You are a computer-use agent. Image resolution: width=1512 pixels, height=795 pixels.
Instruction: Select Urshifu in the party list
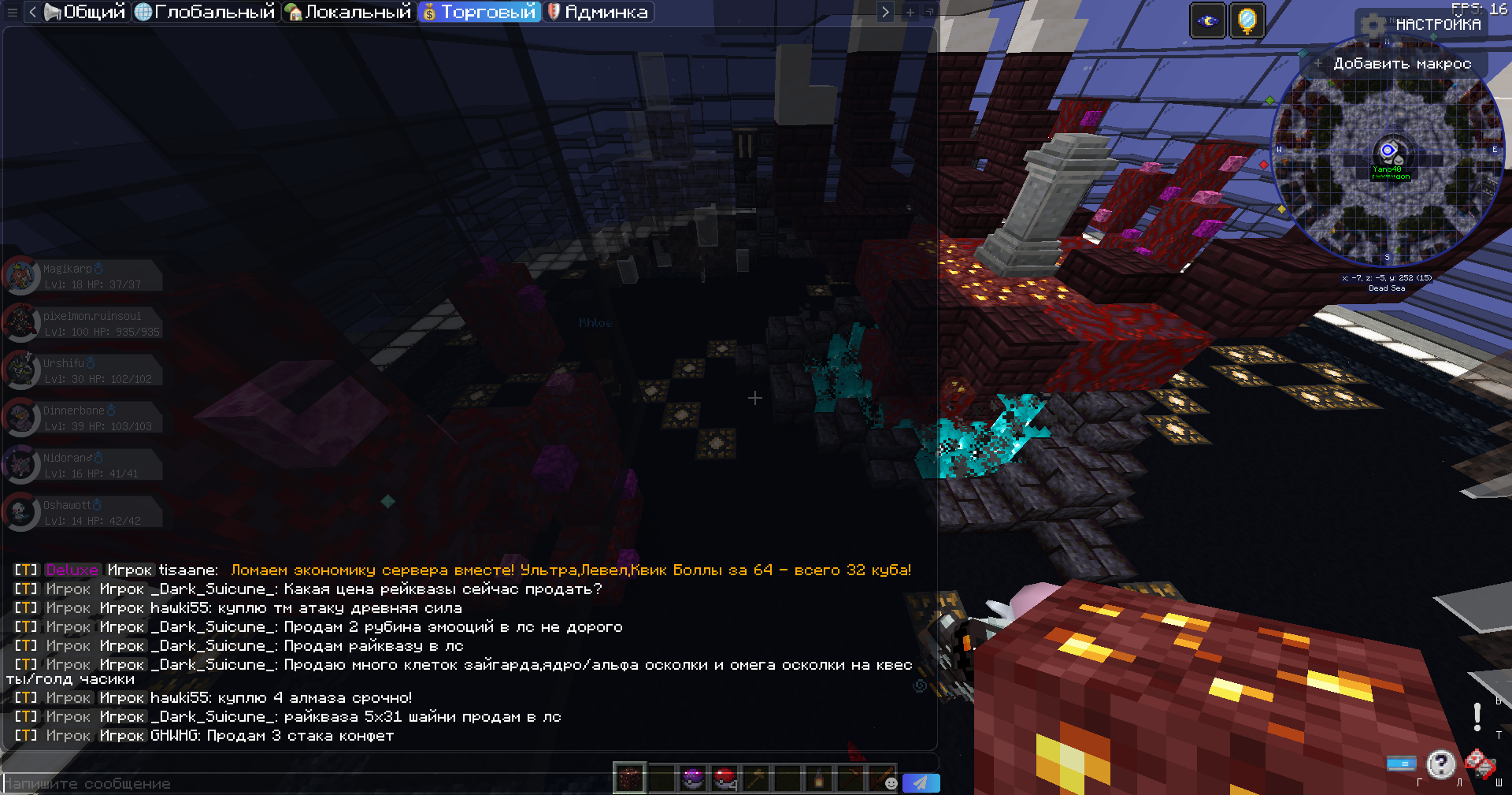[x=83, y=370]
